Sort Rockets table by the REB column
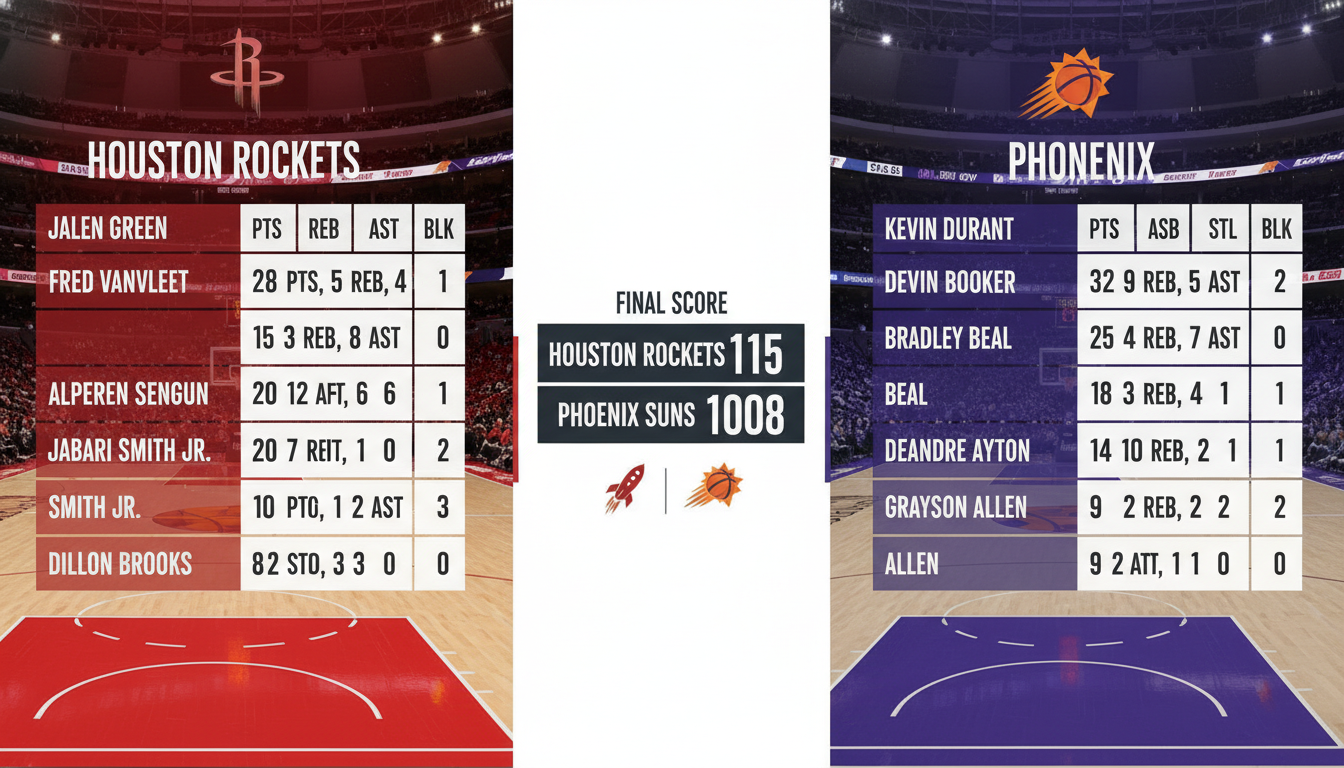The image size is (1344, 768). point(324,229)
